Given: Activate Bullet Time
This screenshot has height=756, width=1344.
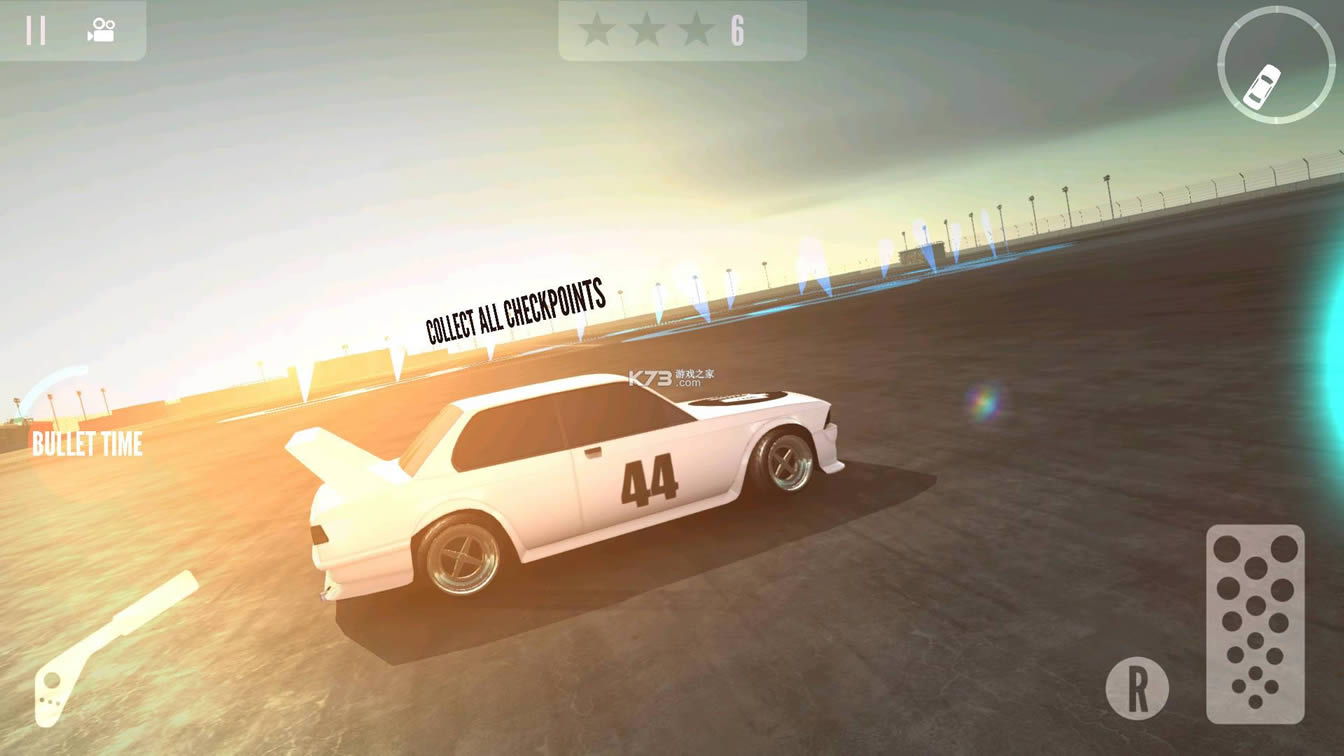Looking at the screenshot, I should pyautogui.click(x=86, y=443).
